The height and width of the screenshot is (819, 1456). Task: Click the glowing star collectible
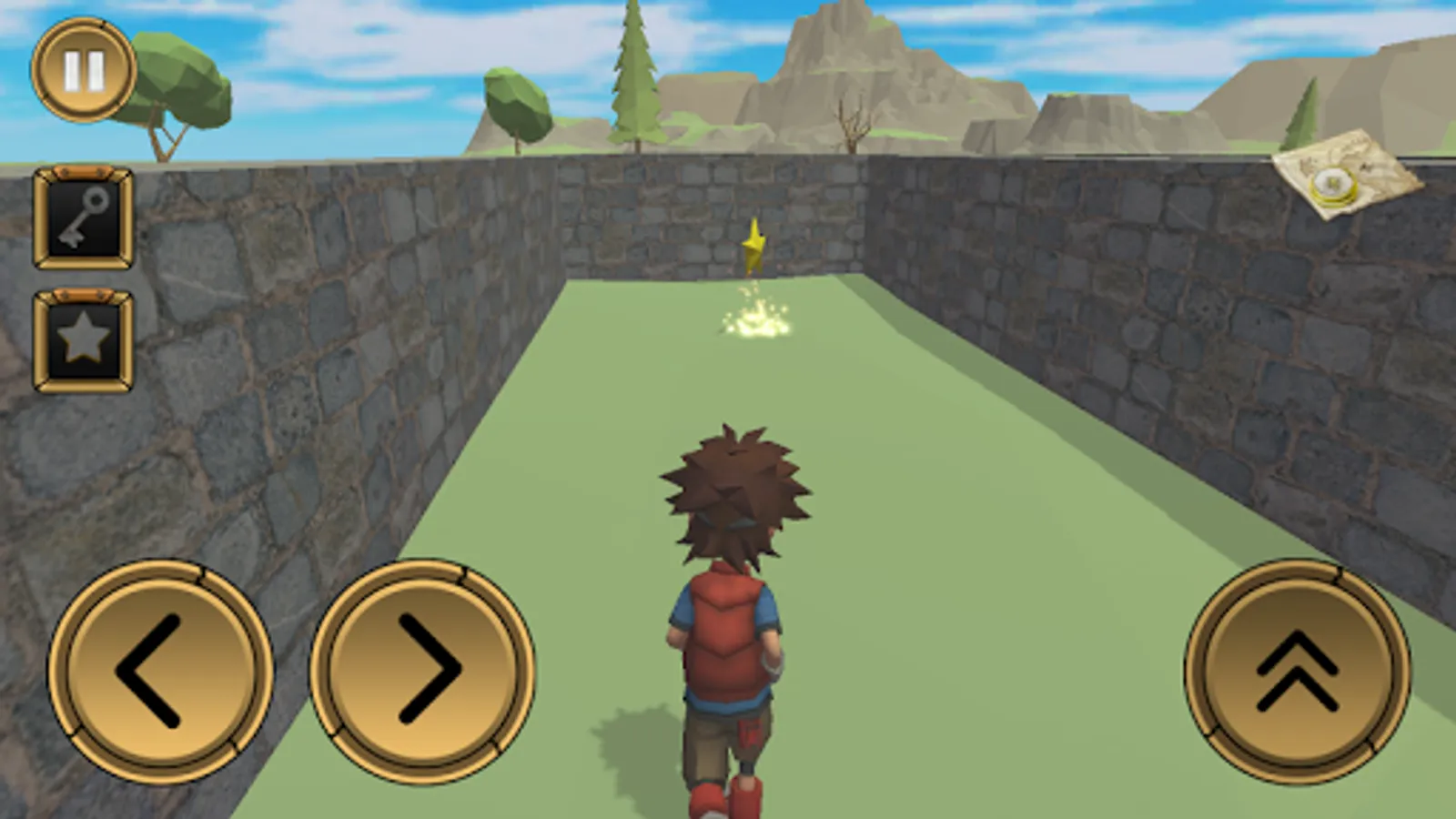(753, 246)
